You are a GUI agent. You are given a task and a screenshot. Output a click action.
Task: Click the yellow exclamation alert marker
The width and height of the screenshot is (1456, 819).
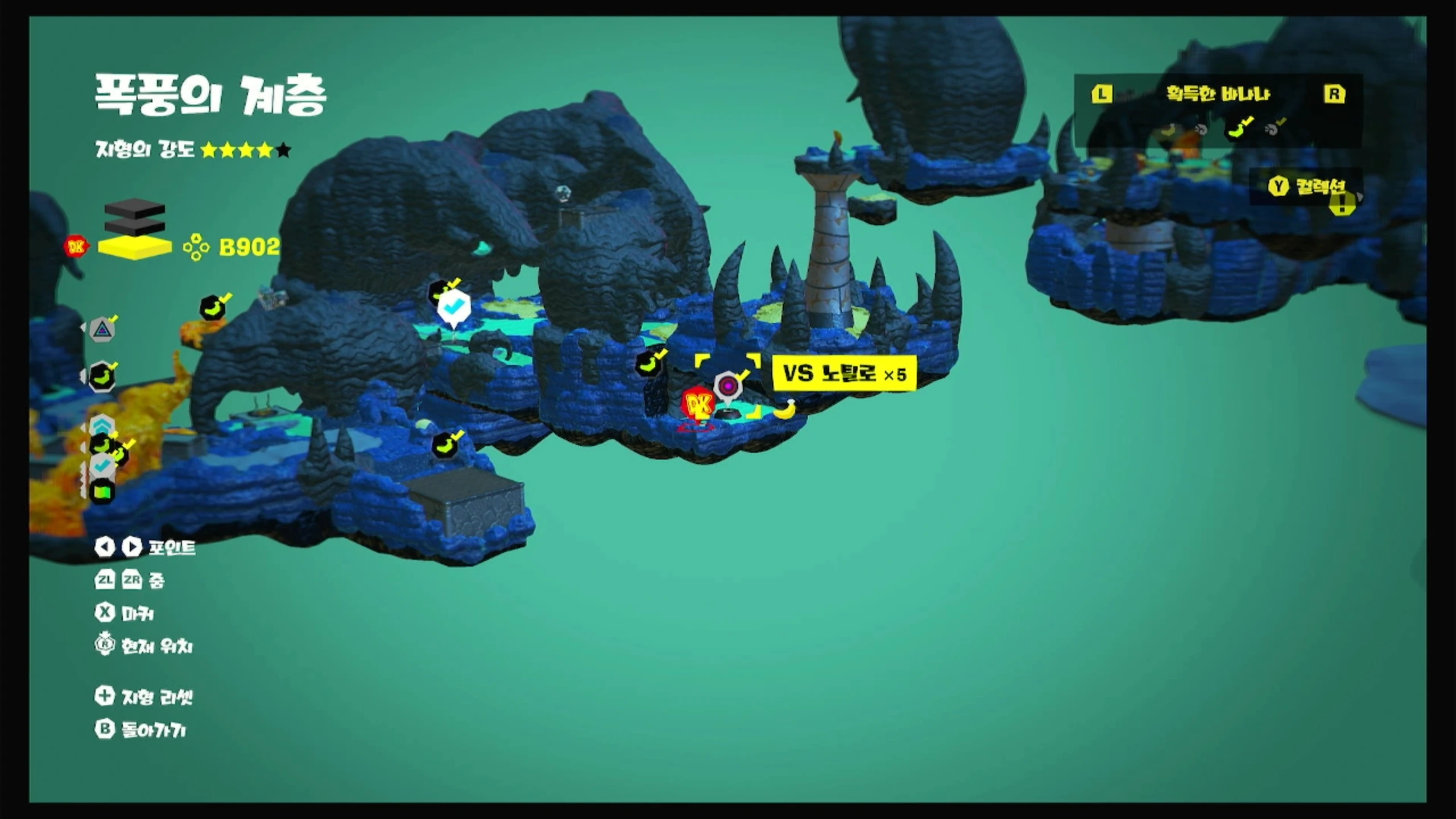[1342, 204]
